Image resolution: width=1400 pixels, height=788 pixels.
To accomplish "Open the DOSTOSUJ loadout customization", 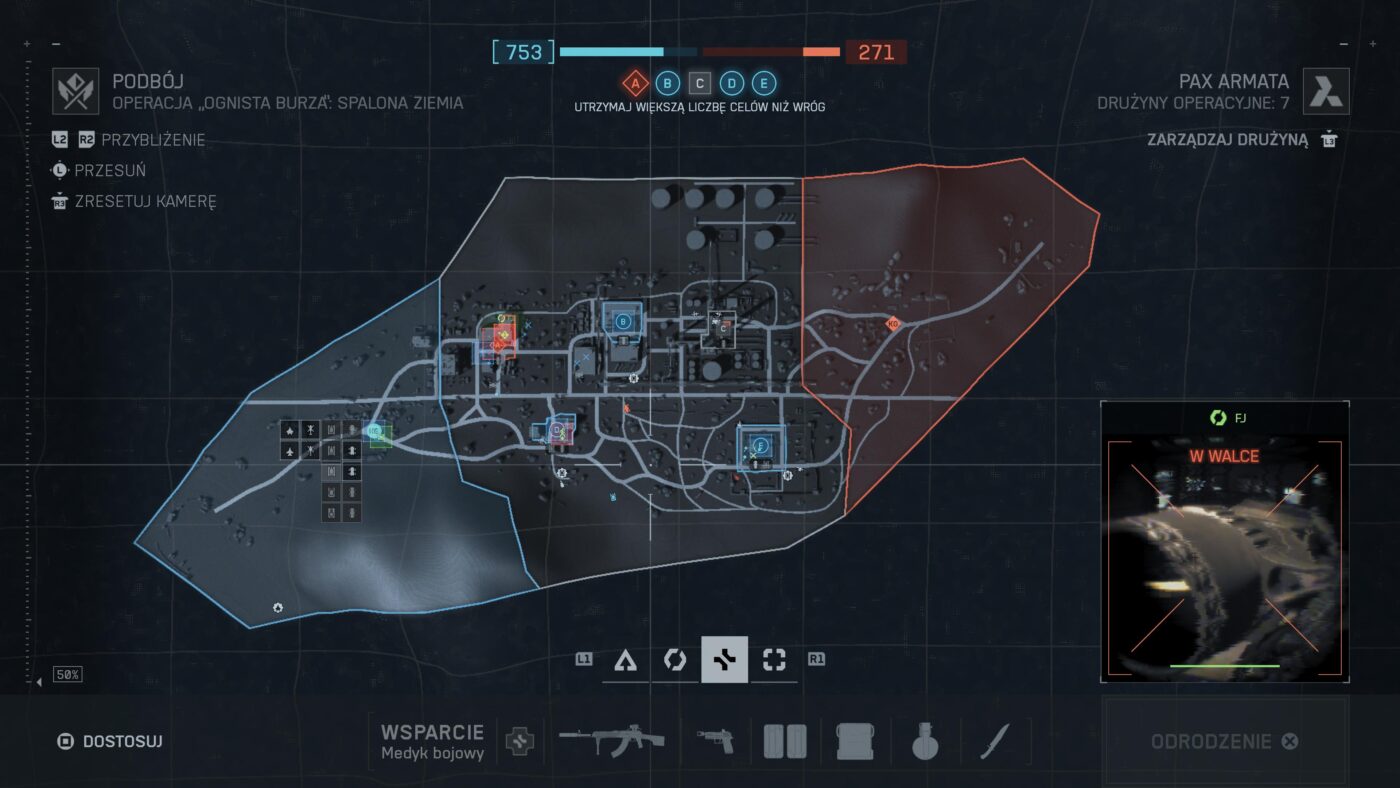I will point(110,742).
